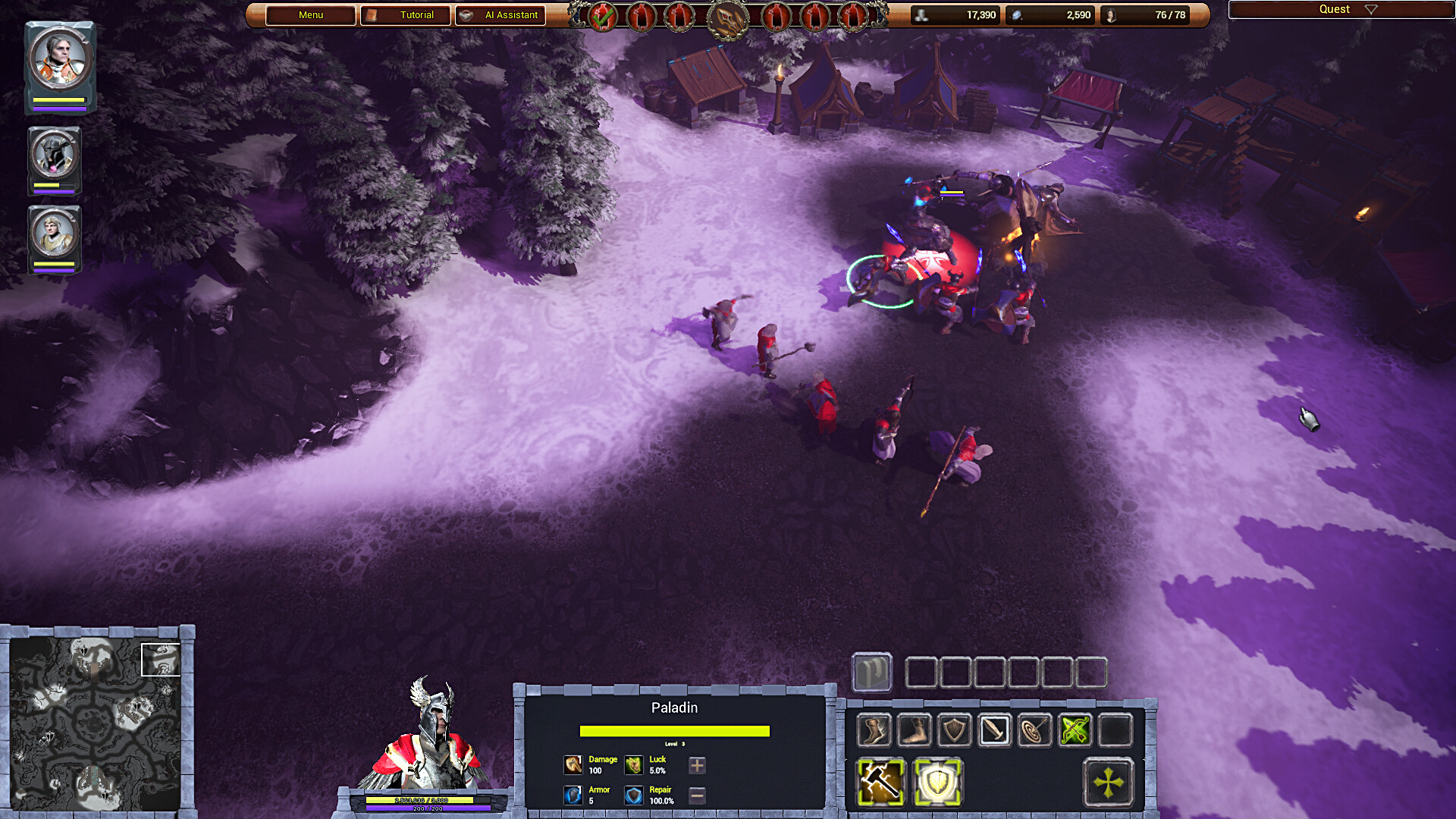The width and height of the screenshot is (1456, 819).
Task: Click the Paladin's yellow experience bar
Action: [x=673, y=733]
